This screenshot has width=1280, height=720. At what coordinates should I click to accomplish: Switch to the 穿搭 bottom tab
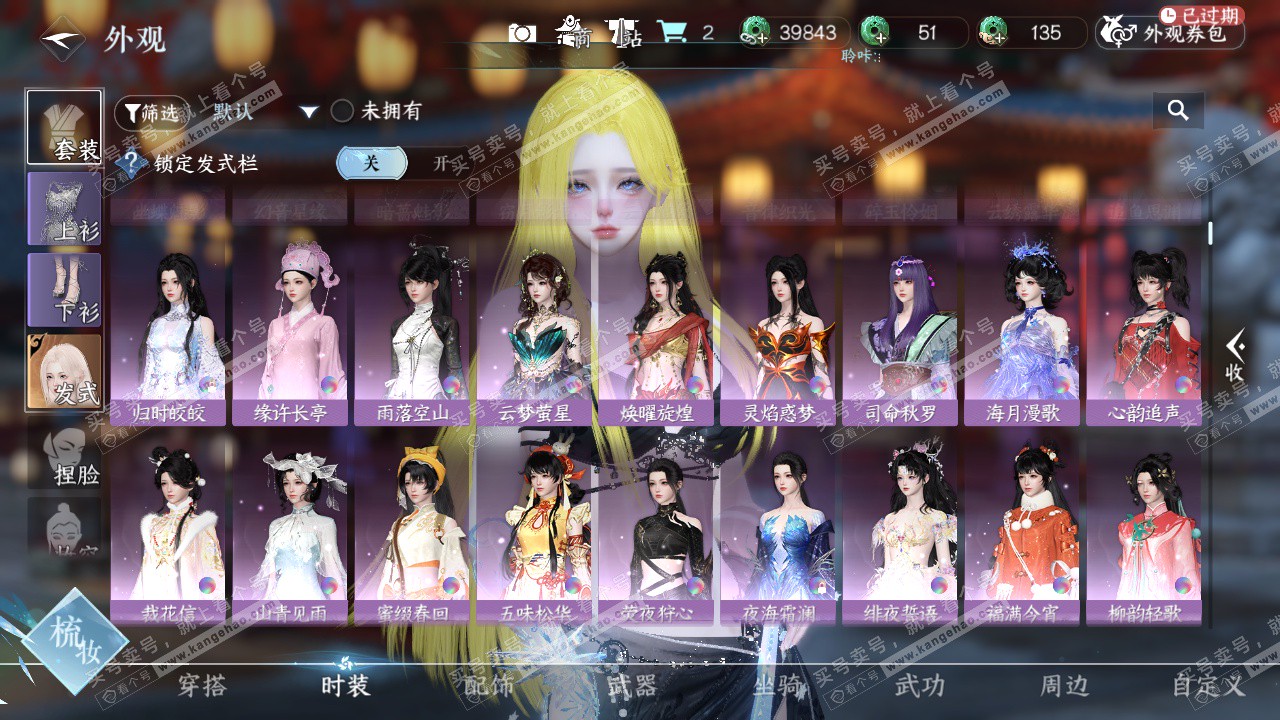(202, 685)
